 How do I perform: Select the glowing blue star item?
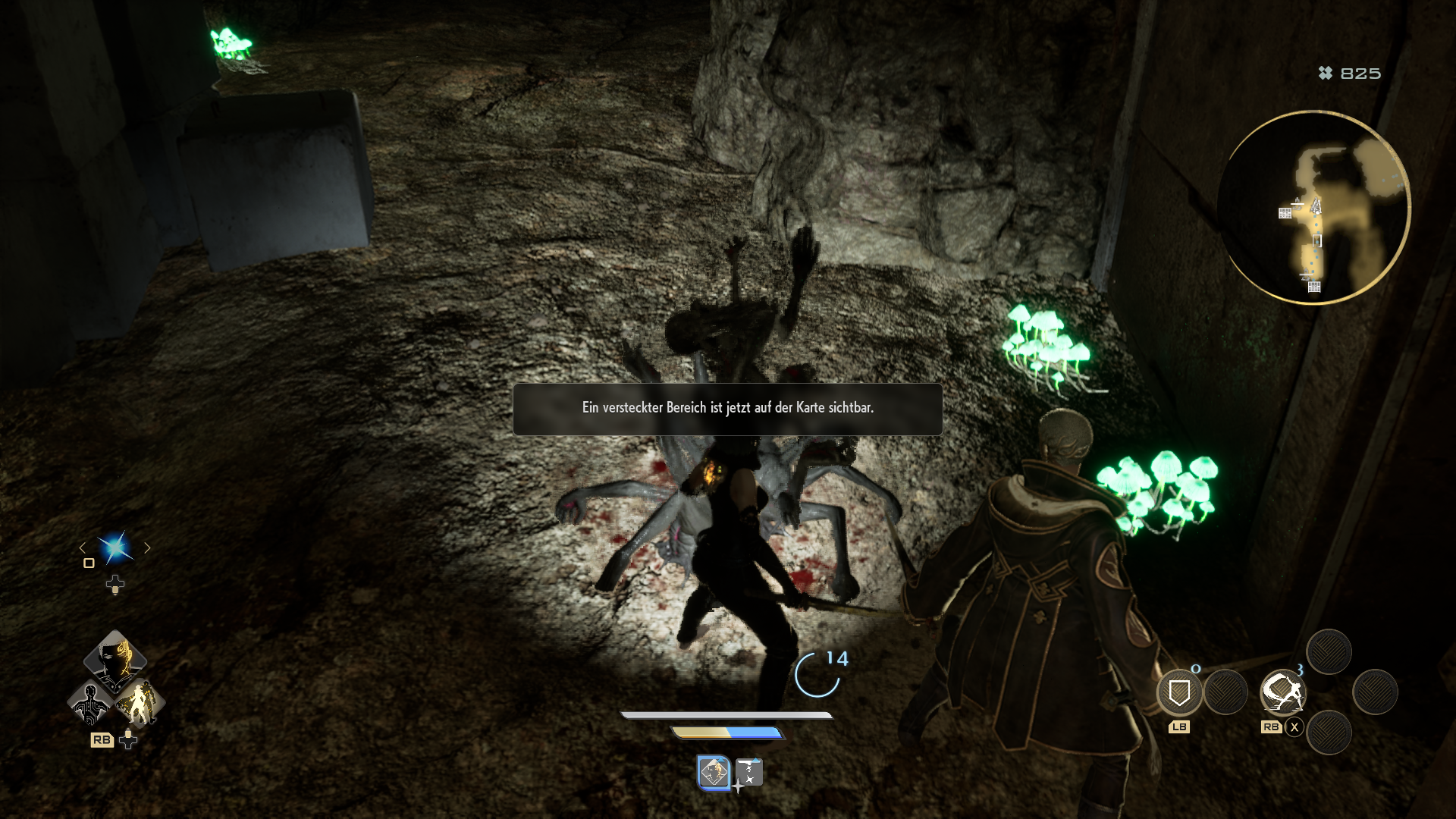pyautogui.click(x=115, y=548)
